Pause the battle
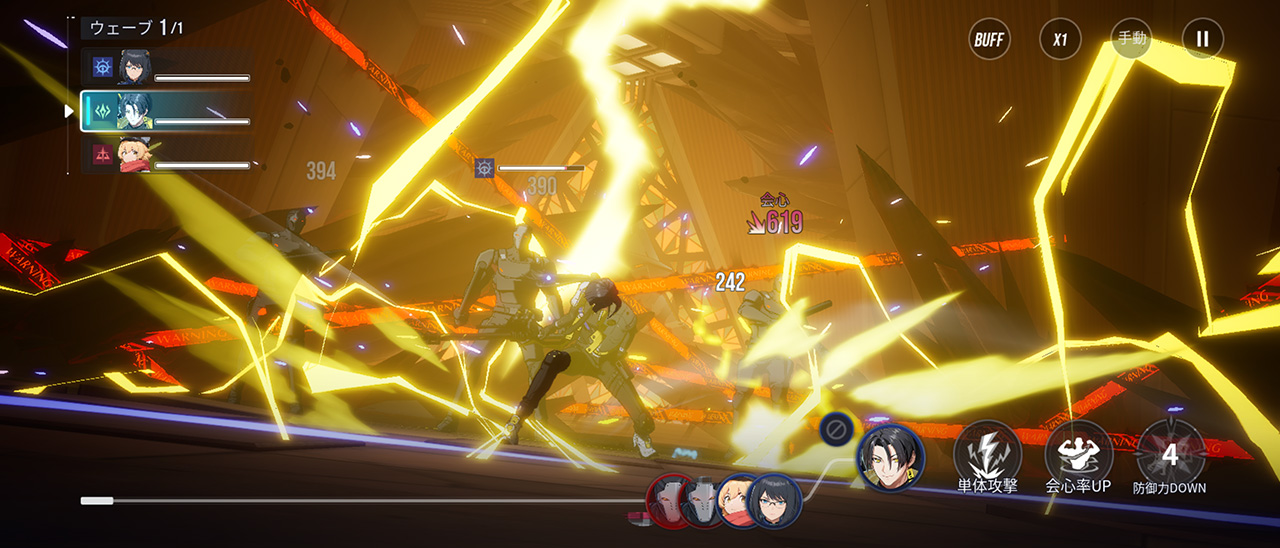This screenshot has width=1280, height=548. [x=1202, y=40]
